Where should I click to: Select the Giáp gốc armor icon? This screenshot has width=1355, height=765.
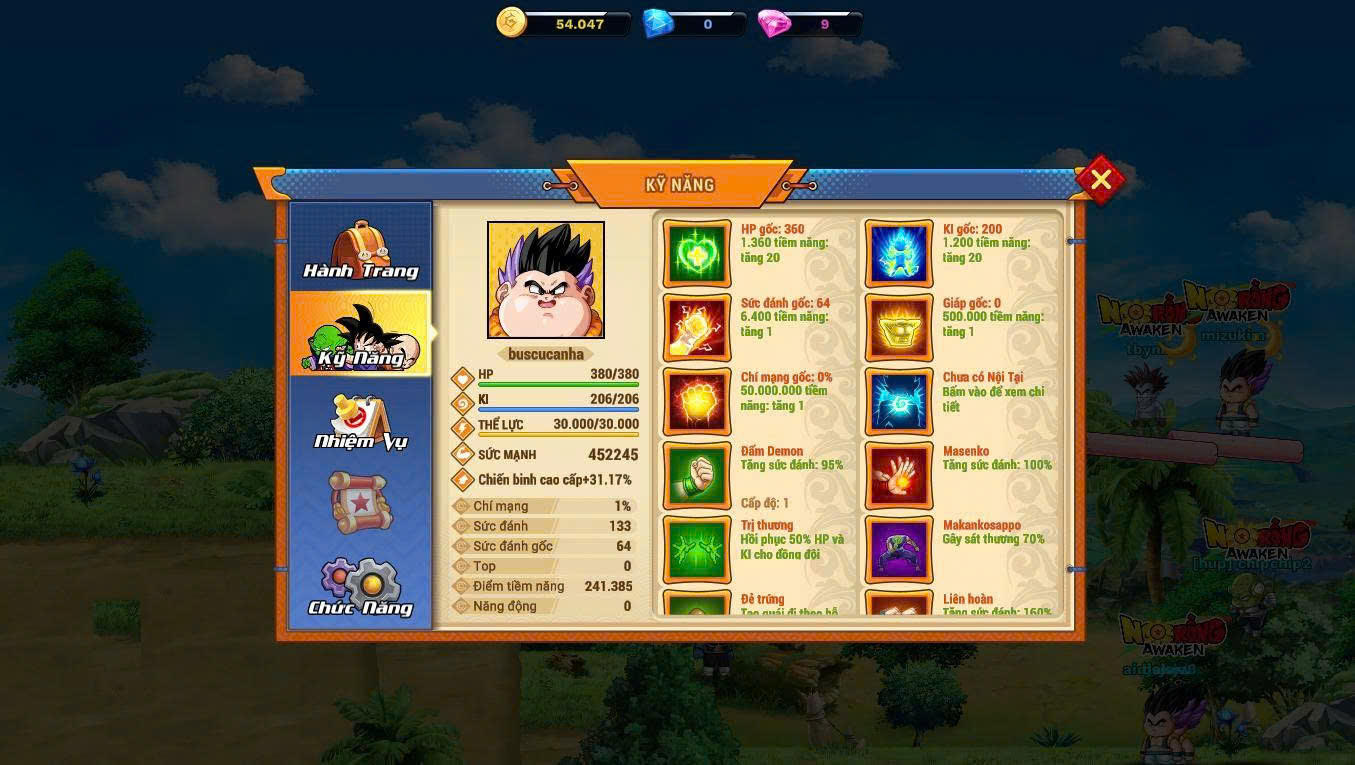[899, 328]
